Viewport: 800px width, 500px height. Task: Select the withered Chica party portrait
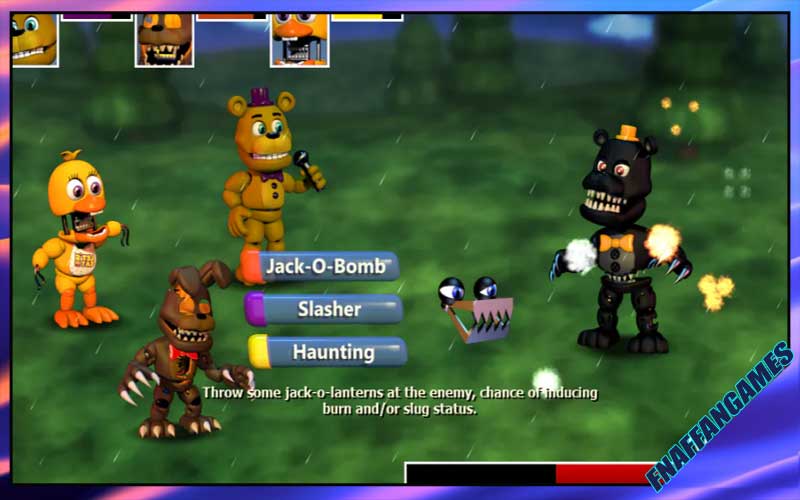(299, 41)
